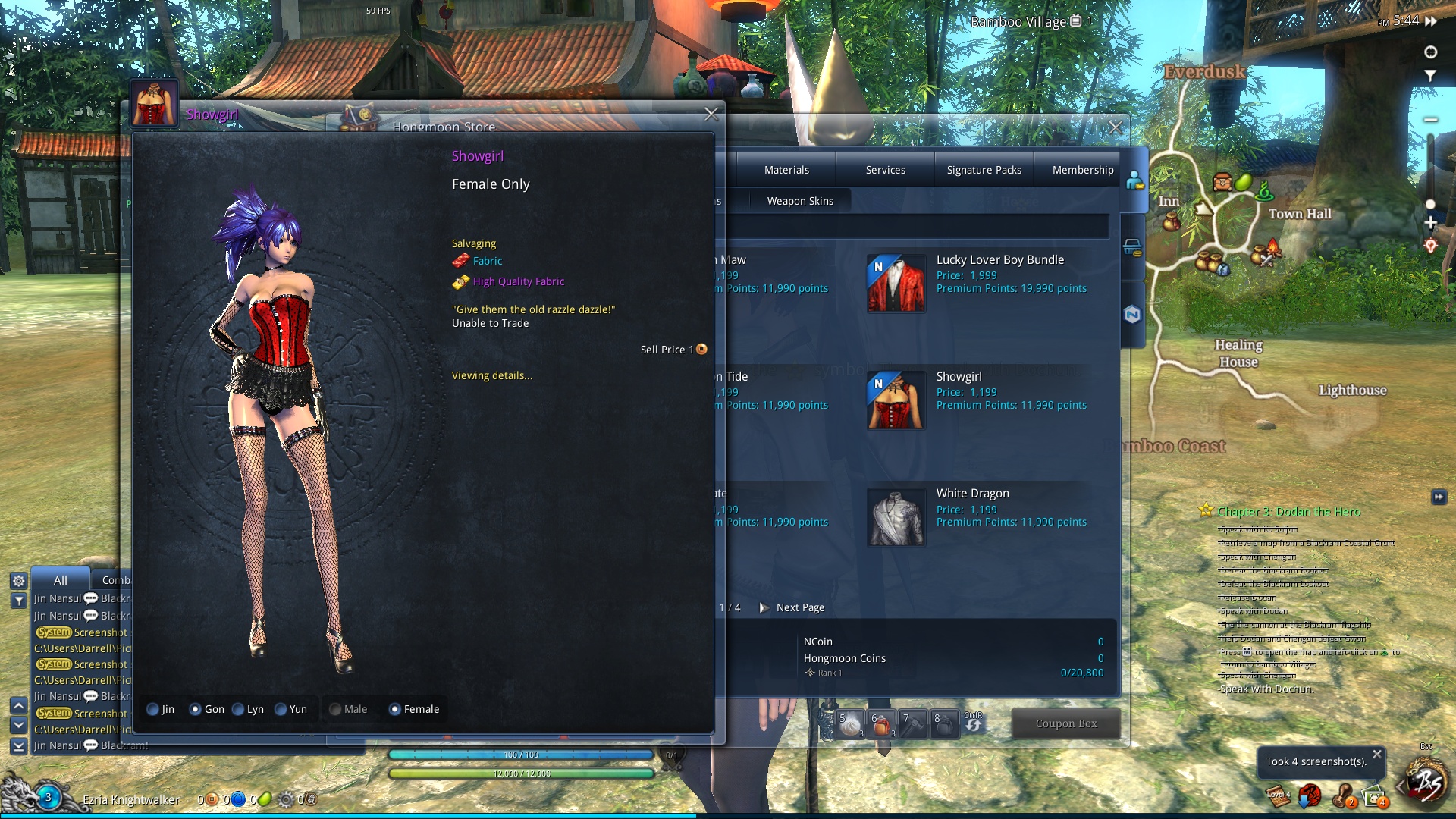Switch to the Services tab

pos(885,170)
